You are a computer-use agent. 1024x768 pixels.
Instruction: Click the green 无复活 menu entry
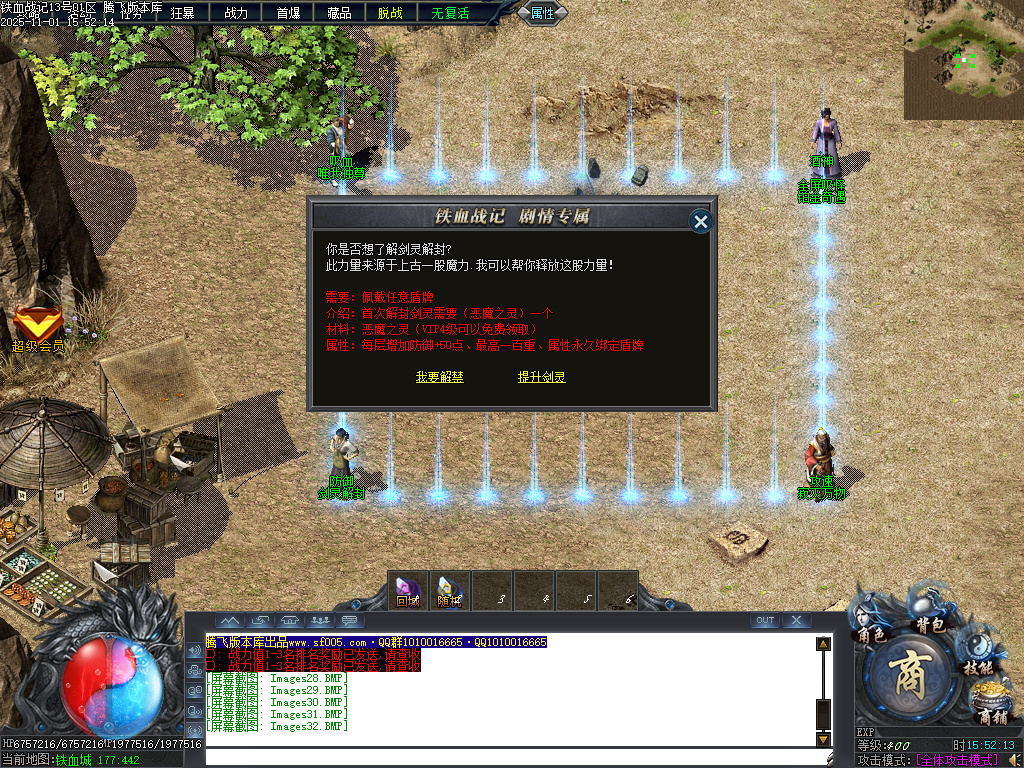tap(450, 13)
